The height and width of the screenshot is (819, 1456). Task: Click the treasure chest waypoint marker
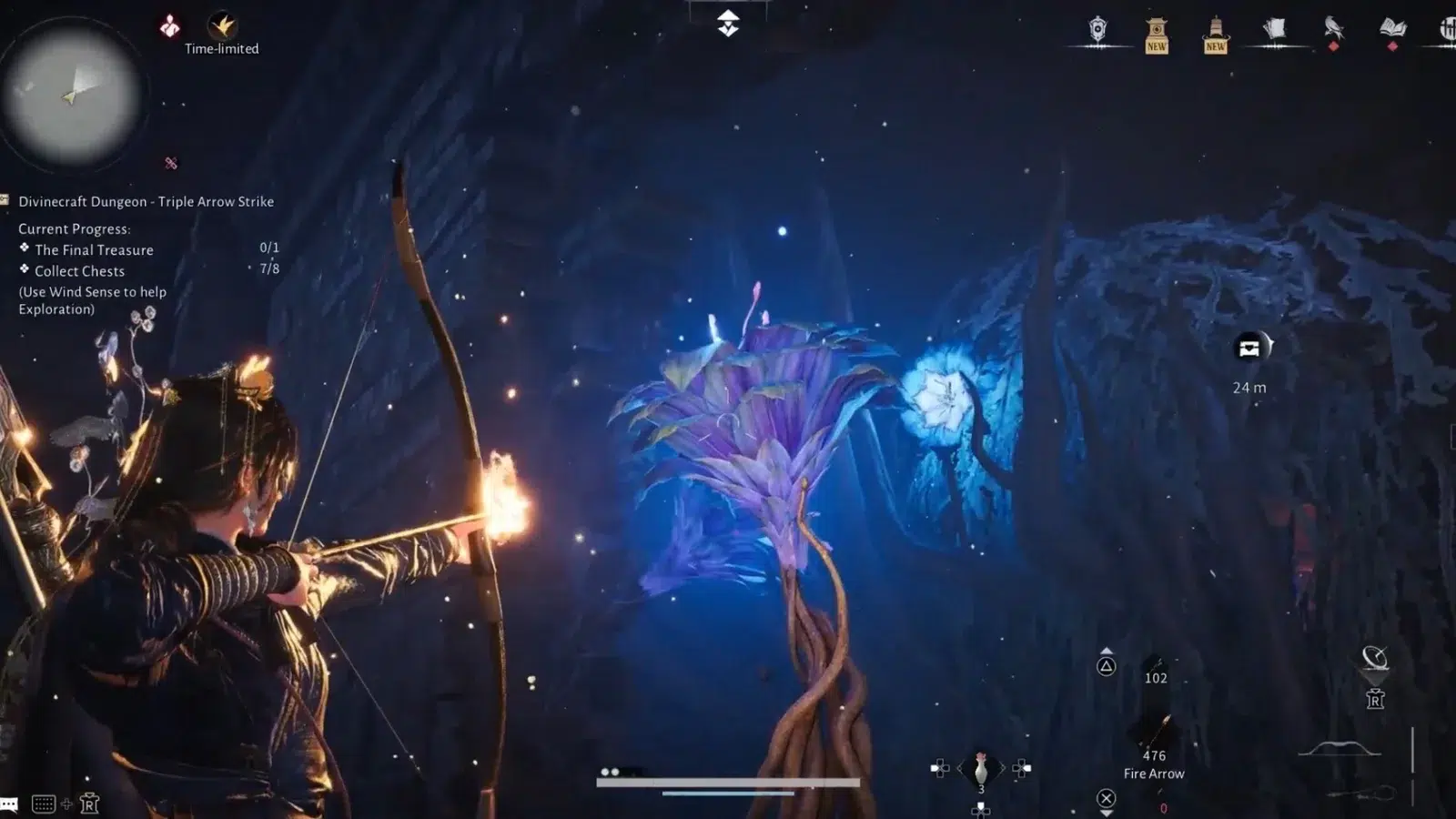click(1249, 348)
